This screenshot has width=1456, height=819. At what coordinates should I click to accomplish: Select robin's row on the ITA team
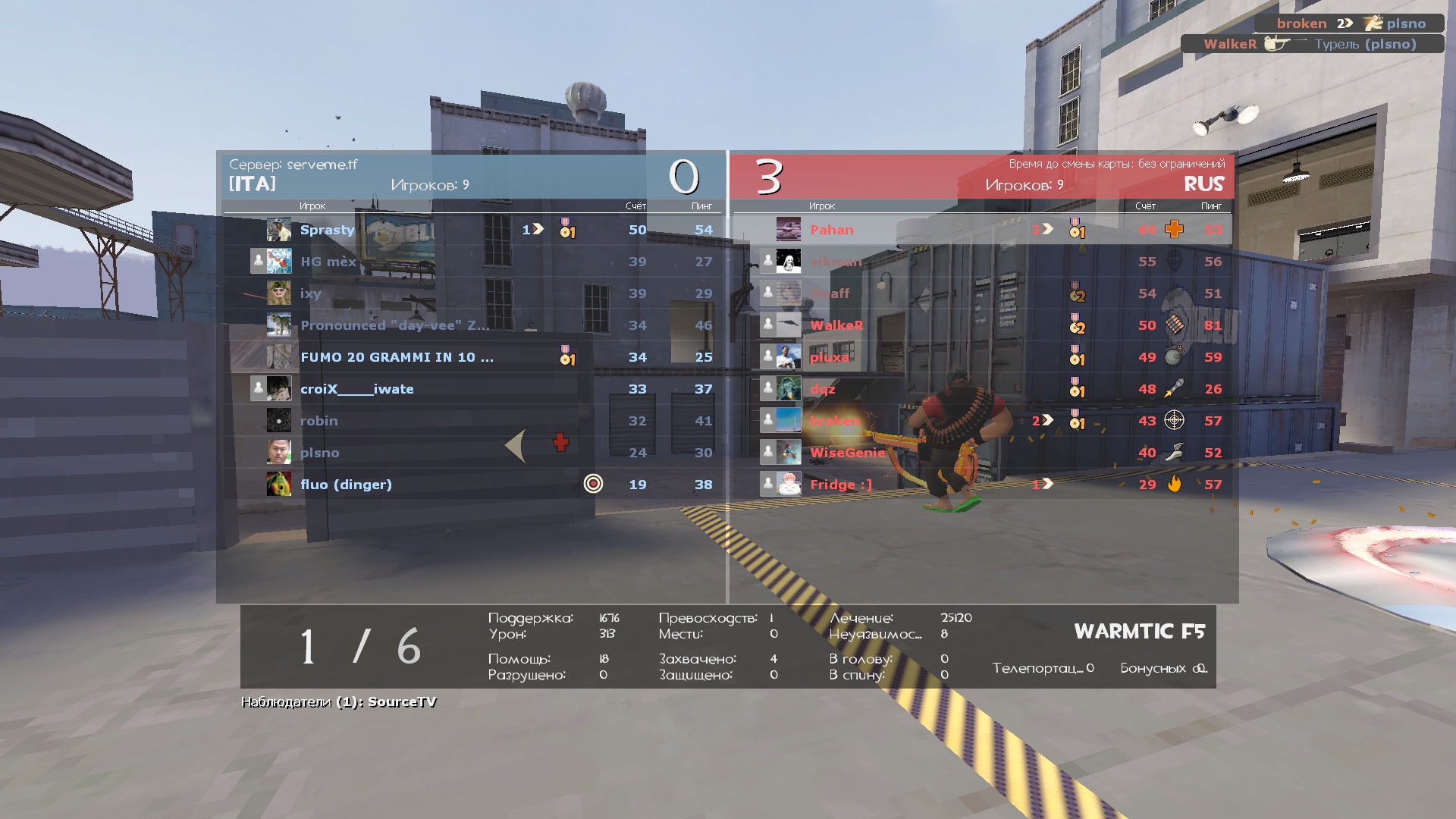coord(318,421)
